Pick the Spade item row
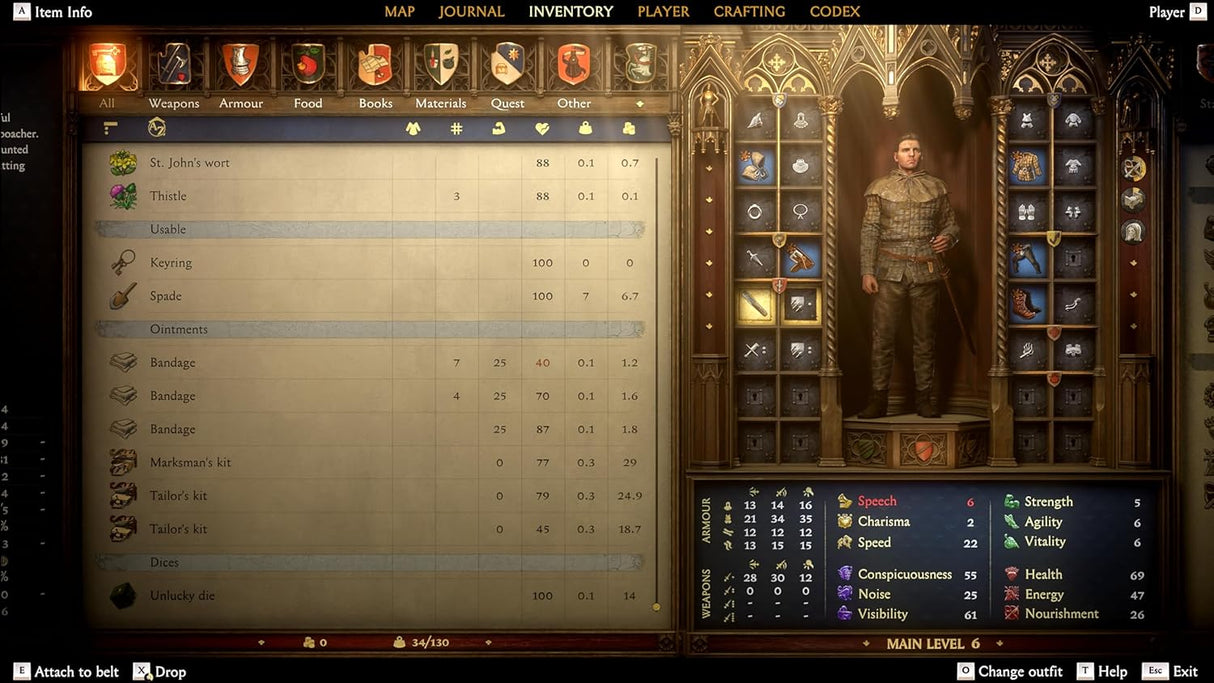 click(x=166, y=296)
